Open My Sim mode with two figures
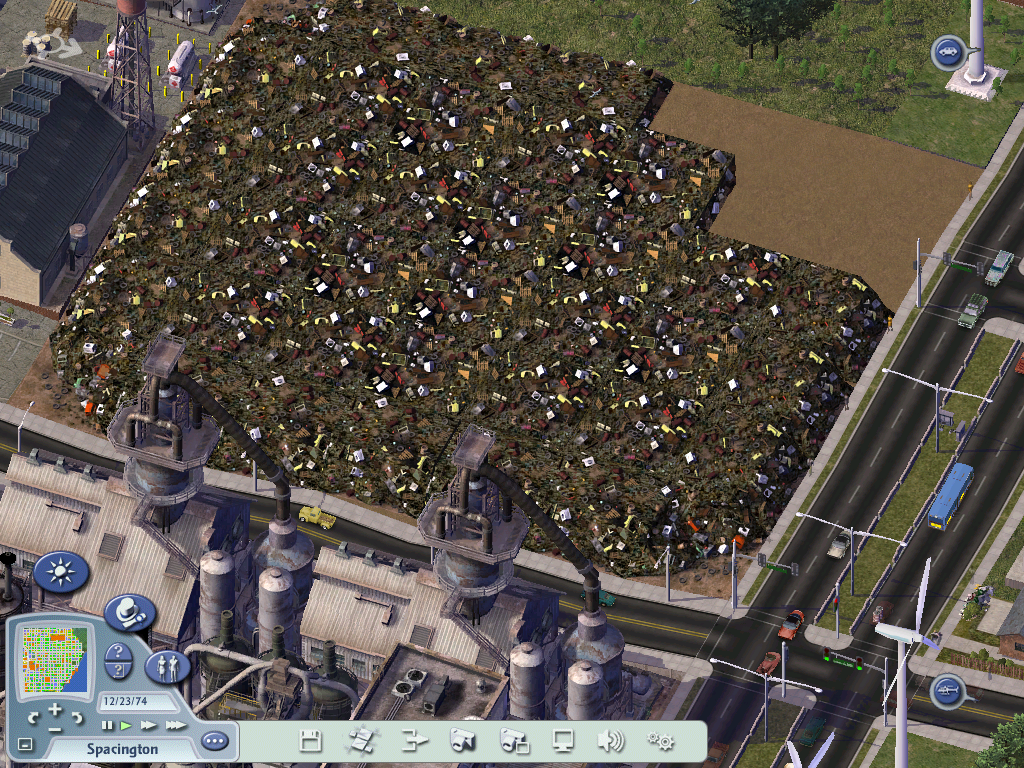1024x768 pixels. (168, 666)
